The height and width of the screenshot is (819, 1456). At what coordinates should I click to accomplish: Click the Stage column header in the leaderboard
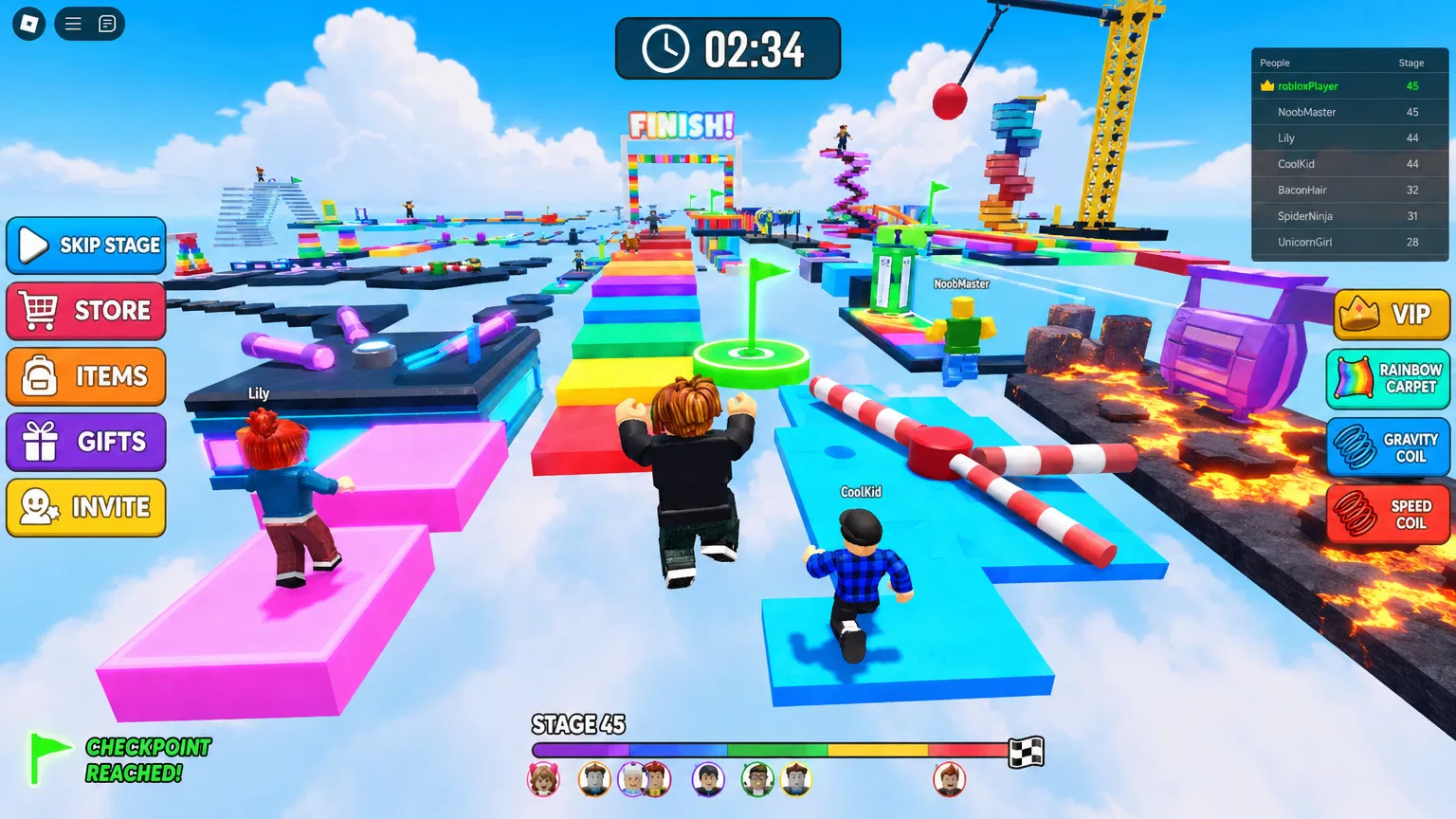(x=1411, y=62)
